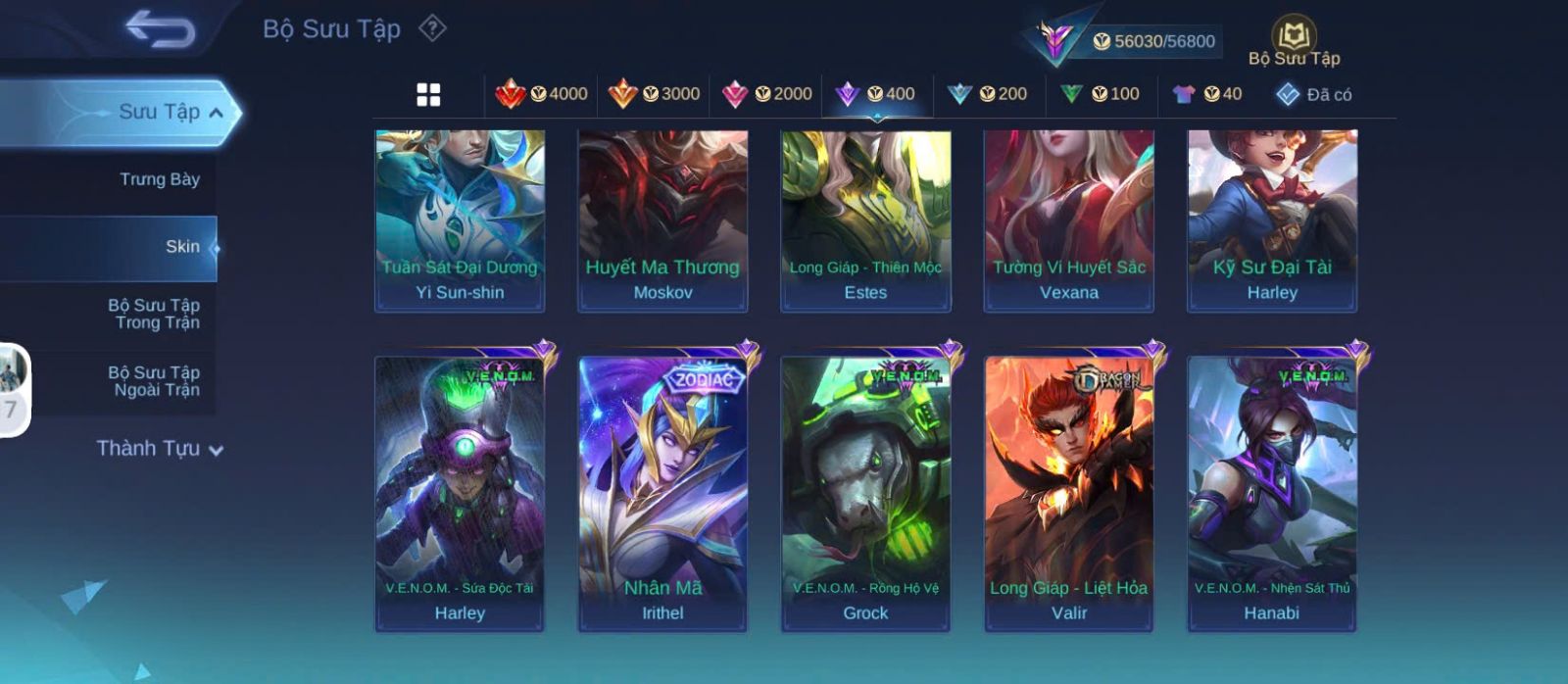This screenshot has height=684, width=1568.
Task: Switch to the 2000 point tier
Action: (x=767, y=94)
